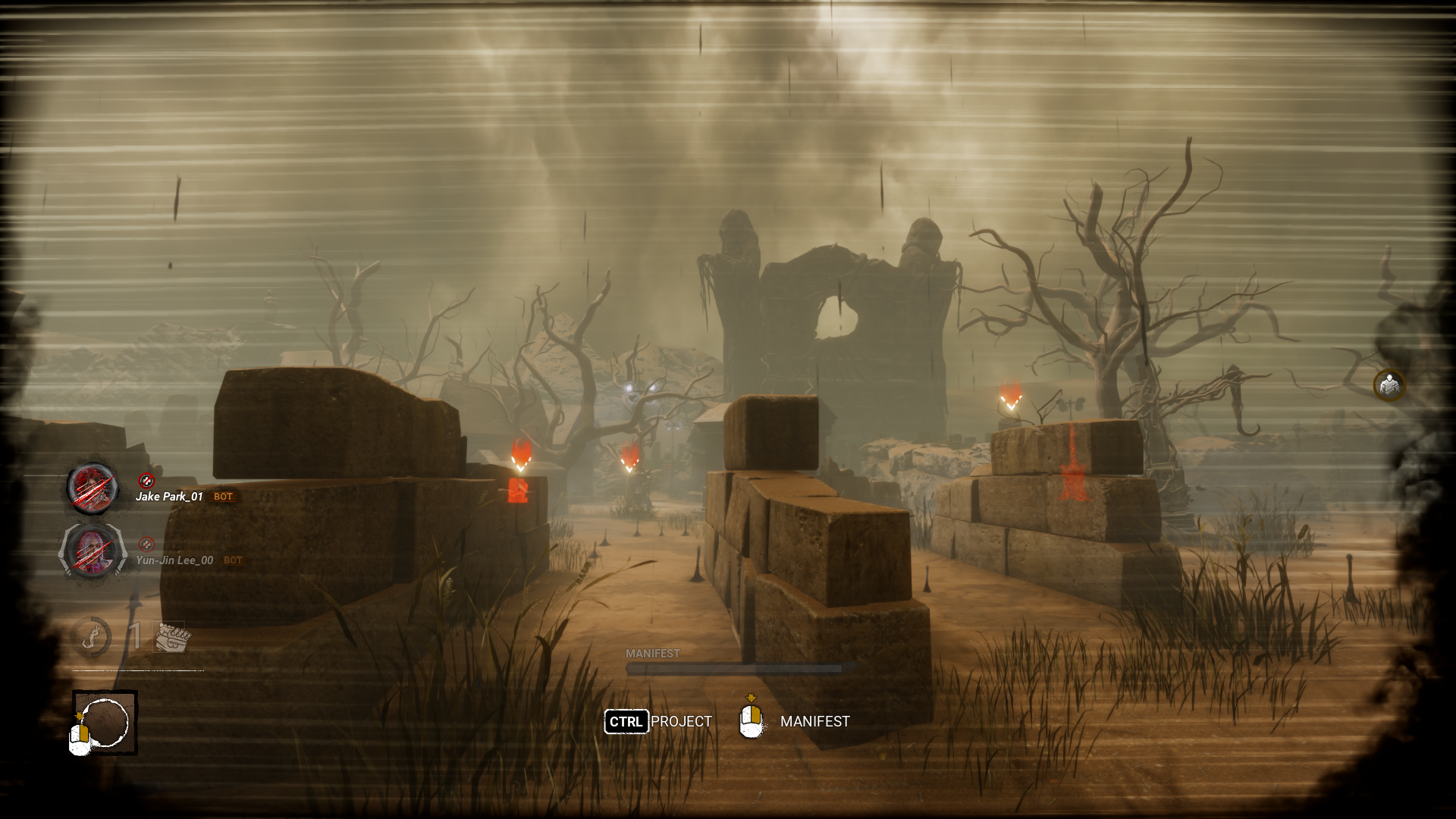Click the round status effect icon

(x=1389, y=385)
